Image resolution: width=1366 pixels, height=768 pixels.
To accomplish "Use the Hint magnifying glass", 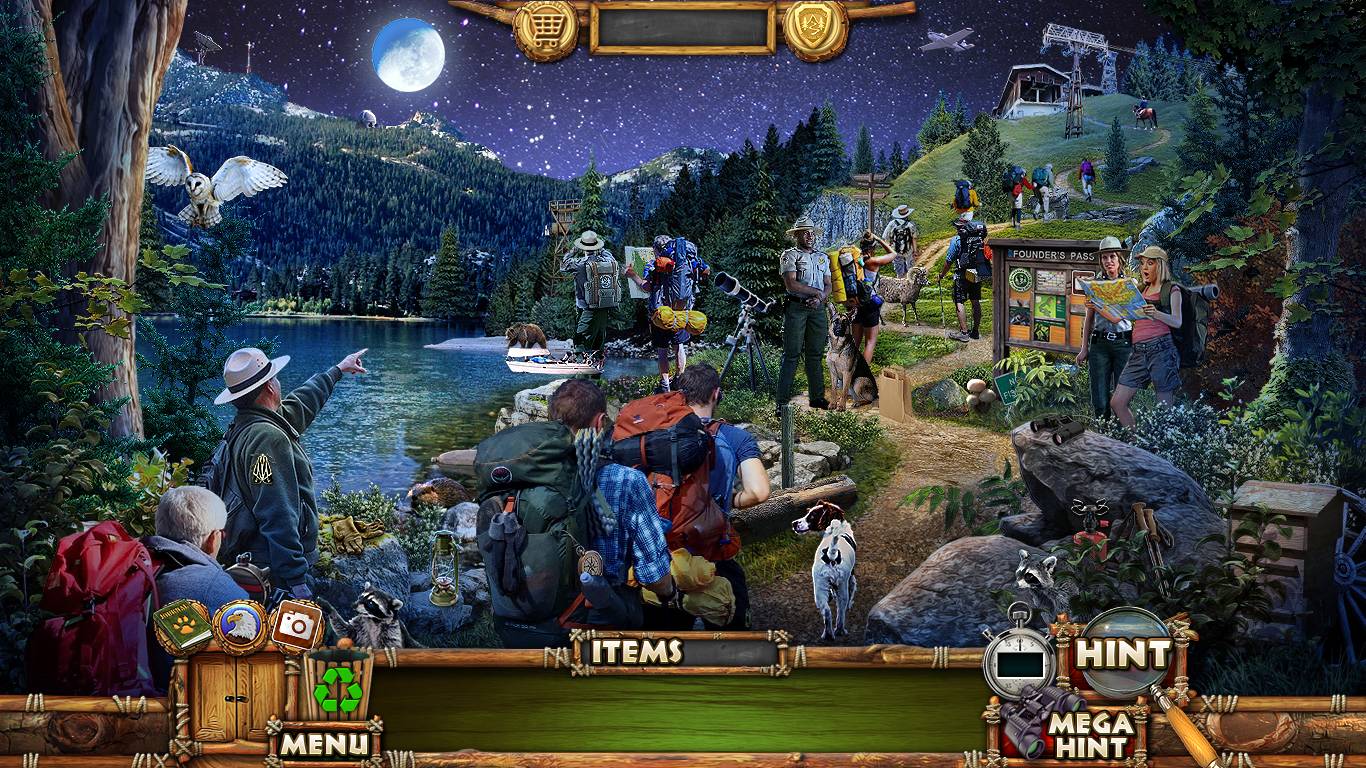I will point(1126,655).
